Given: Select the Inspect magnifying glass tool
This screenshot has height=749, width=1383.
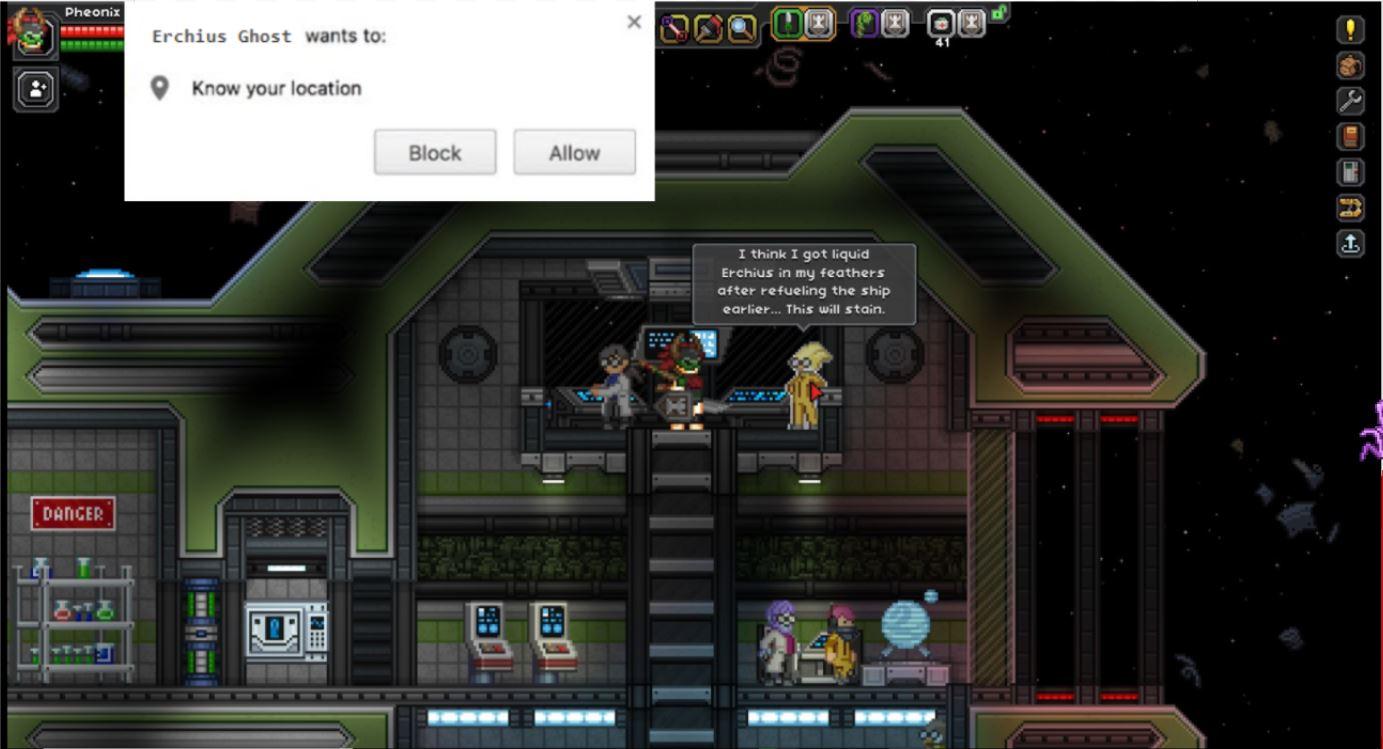Looking at the screenshot, I should pyautogui.click(x=741, y=25).
